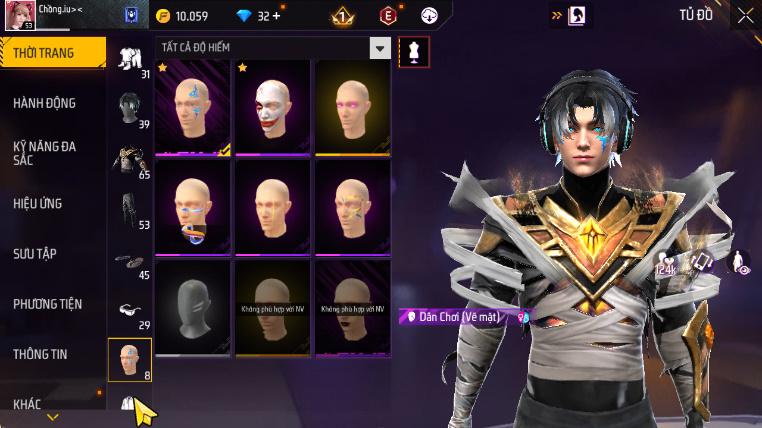This screenshot has height=428, width=762.
Task: Close the vault with the X button
Action: coord(745,15)
